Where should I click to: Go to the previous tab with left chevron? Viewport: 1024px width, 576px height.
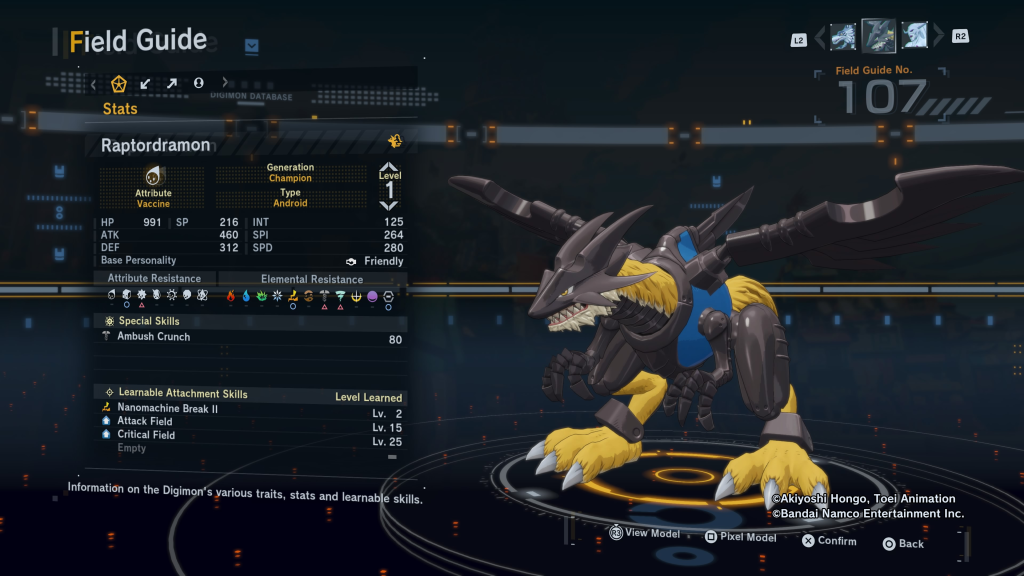[x=94, y=83]
